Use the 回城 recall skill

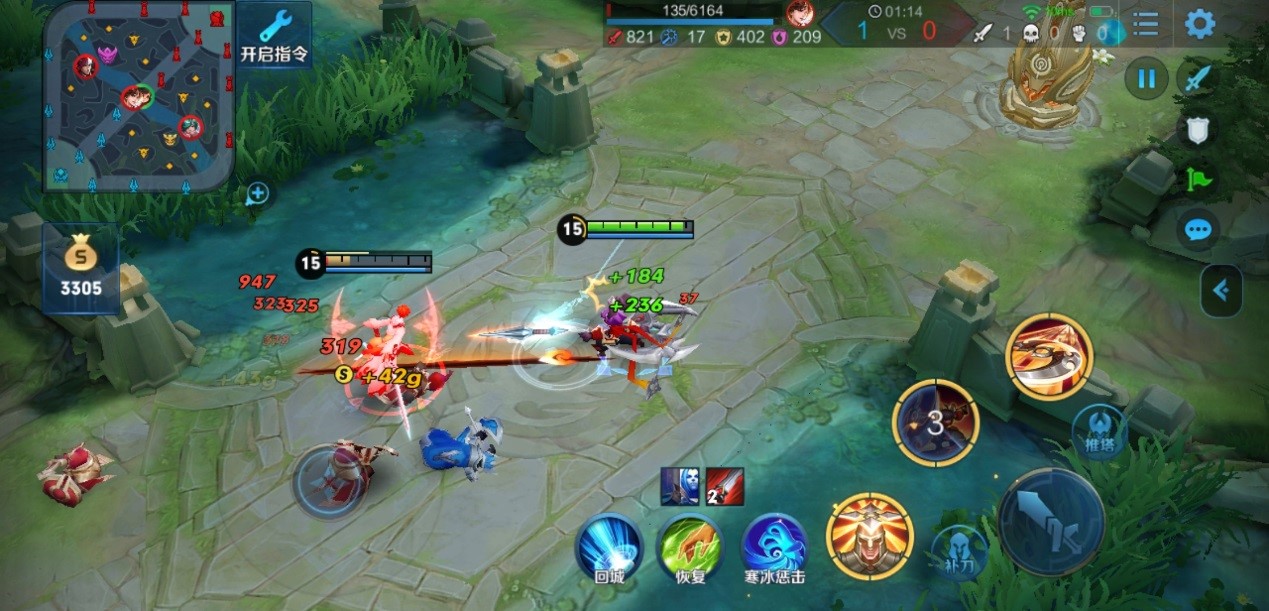[609, 546]
